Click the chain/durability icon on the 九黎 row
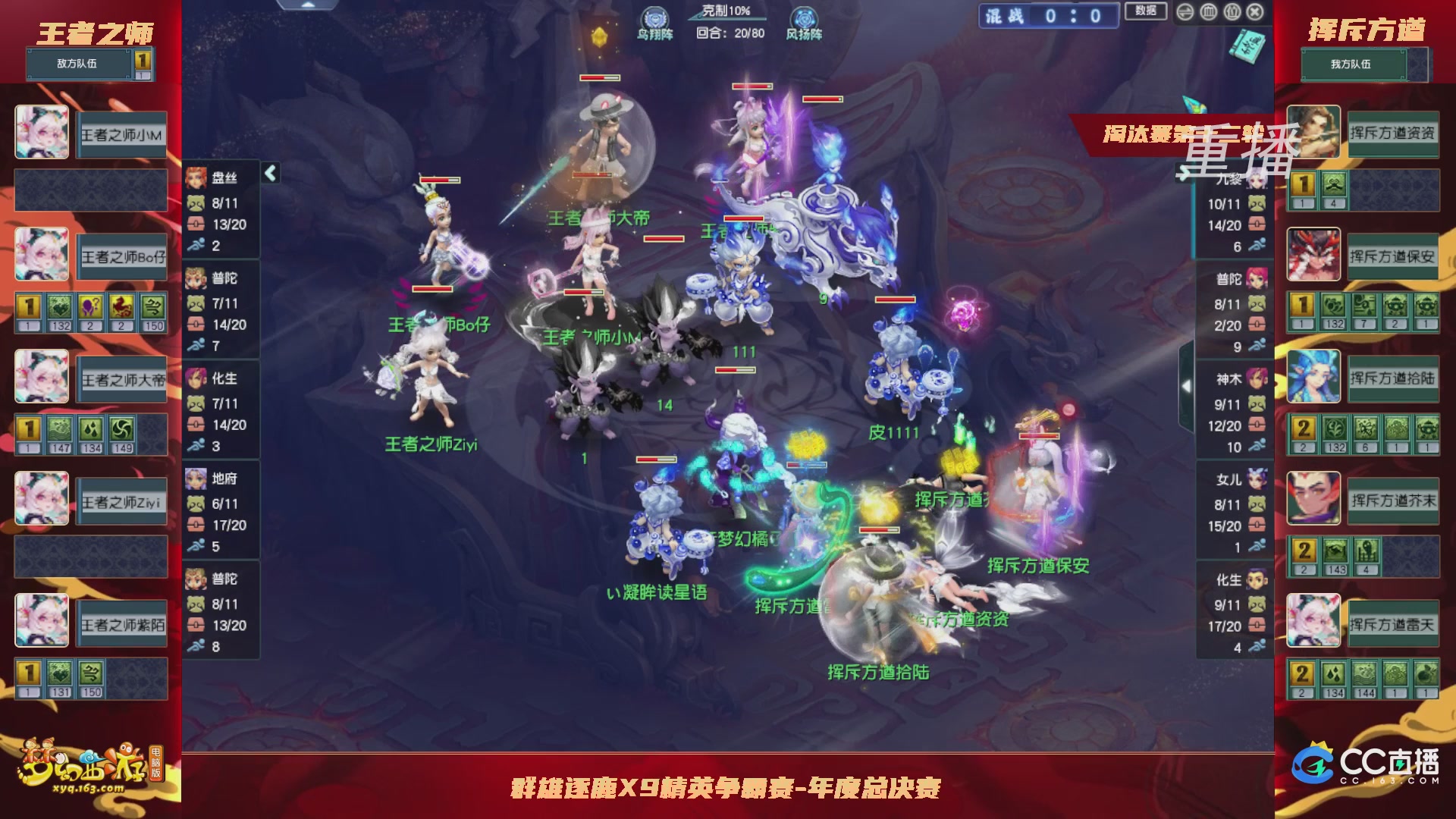 [x=1257, y=224]
